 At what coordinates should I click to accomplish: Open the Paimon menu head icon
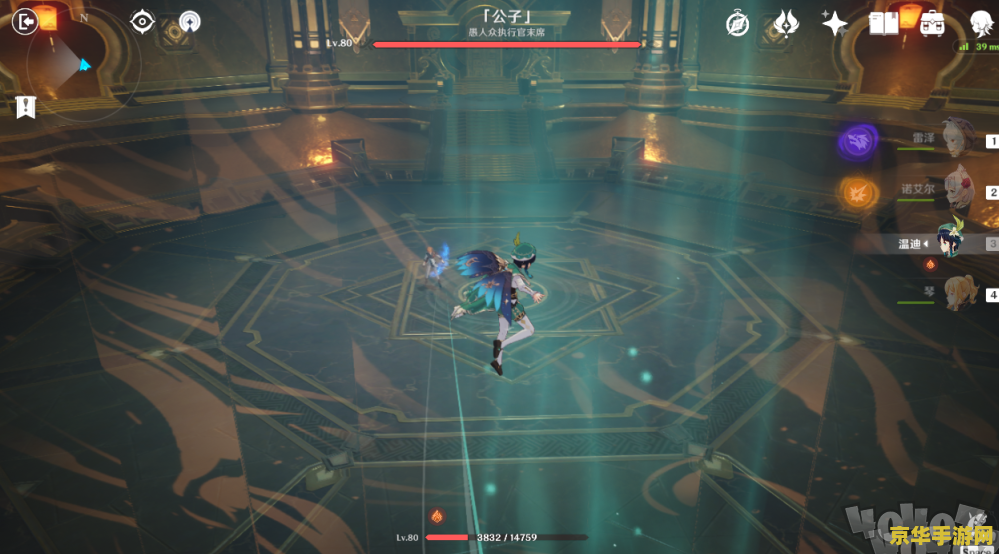[x=980, y=23]
